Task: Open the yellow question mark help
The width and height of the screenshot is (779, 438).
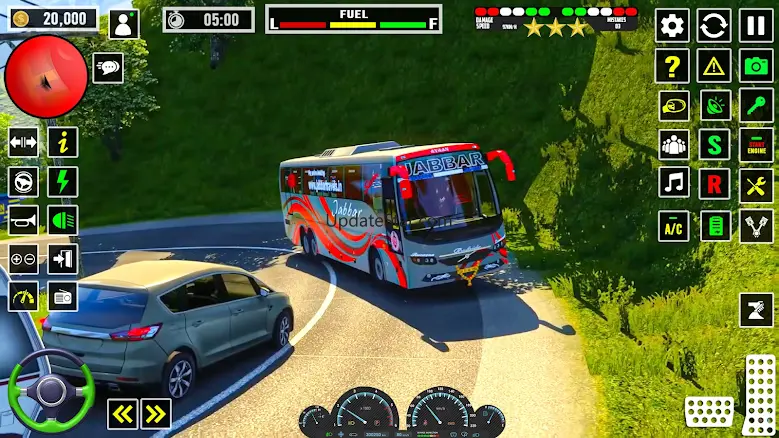Action: tap(673, 66)
